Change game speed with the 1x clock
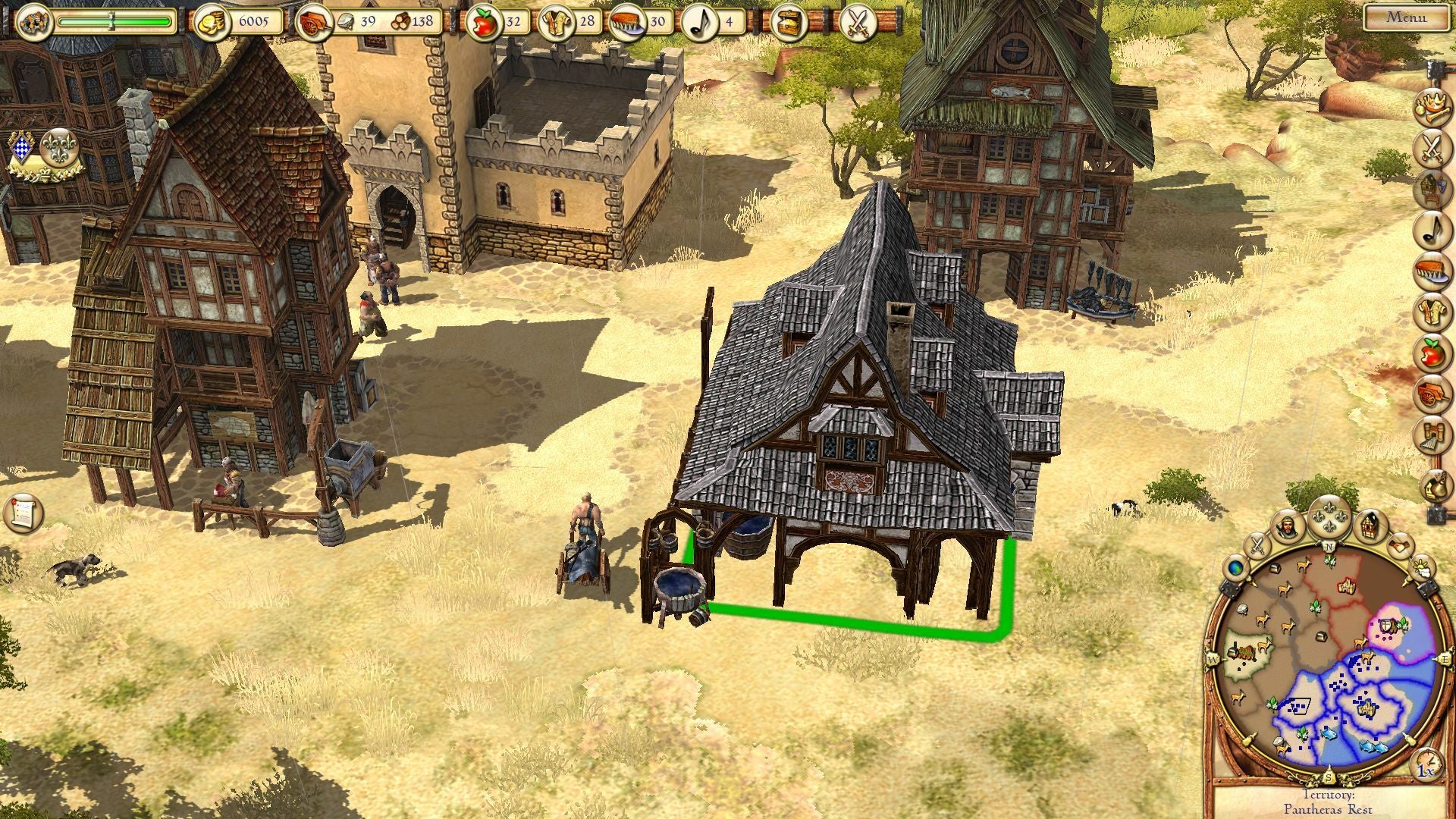The height and width of the screenshot is (819, 1456). point(1426,766)
